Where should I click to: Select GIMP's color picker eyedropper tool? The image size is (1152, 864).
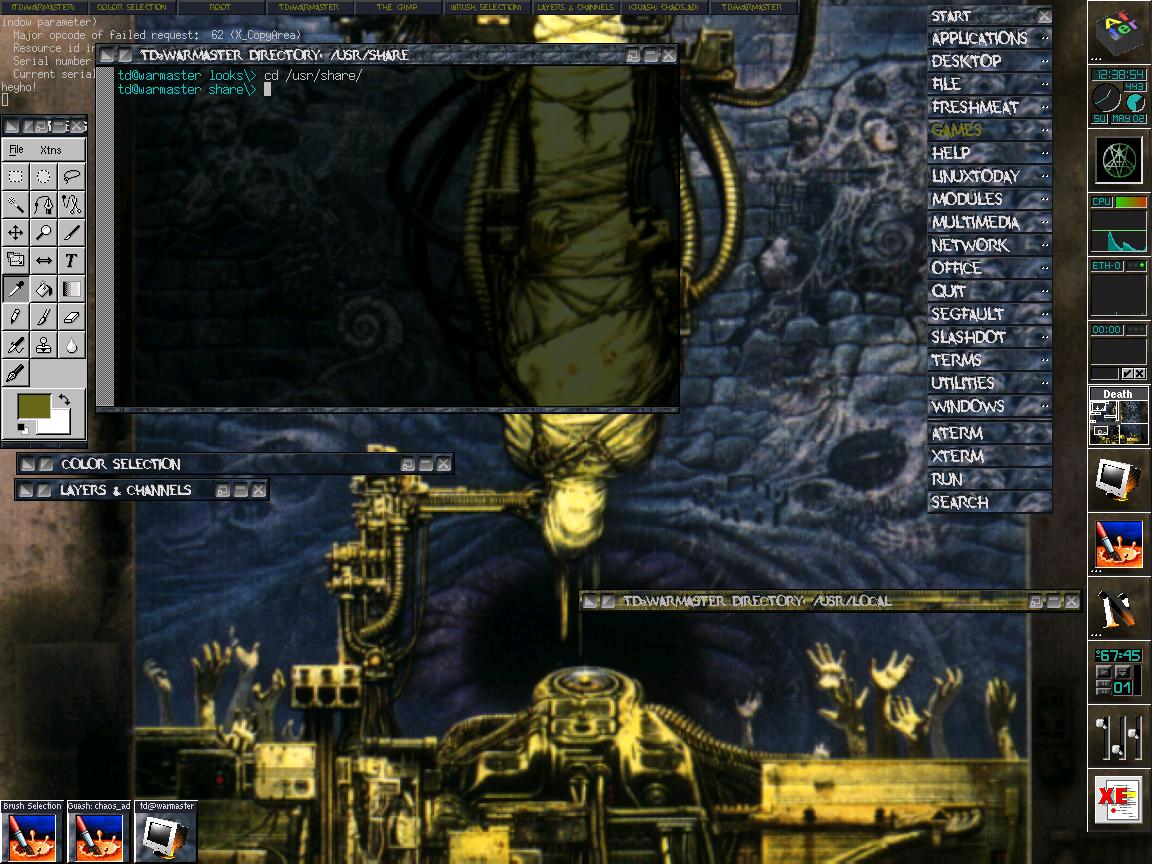pyautogui.click(x=16, y=289)
